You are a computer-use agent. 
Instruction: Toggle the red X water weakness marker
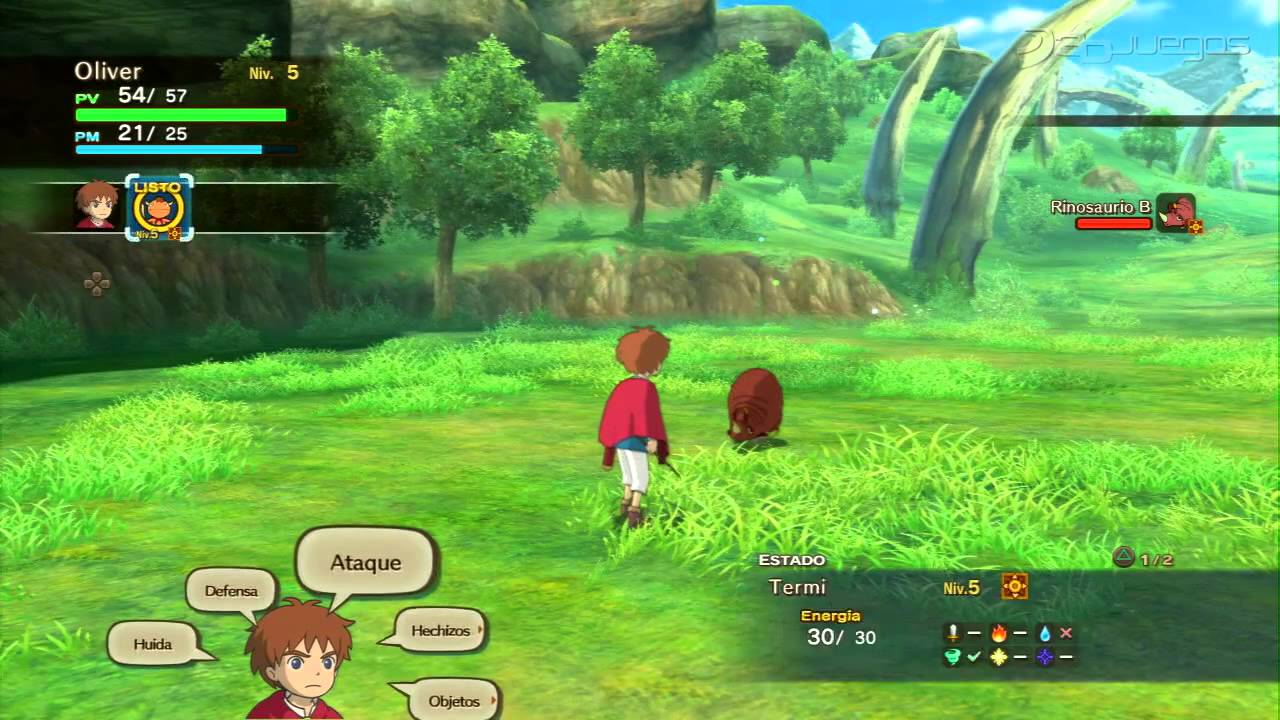pos(1066,632)
